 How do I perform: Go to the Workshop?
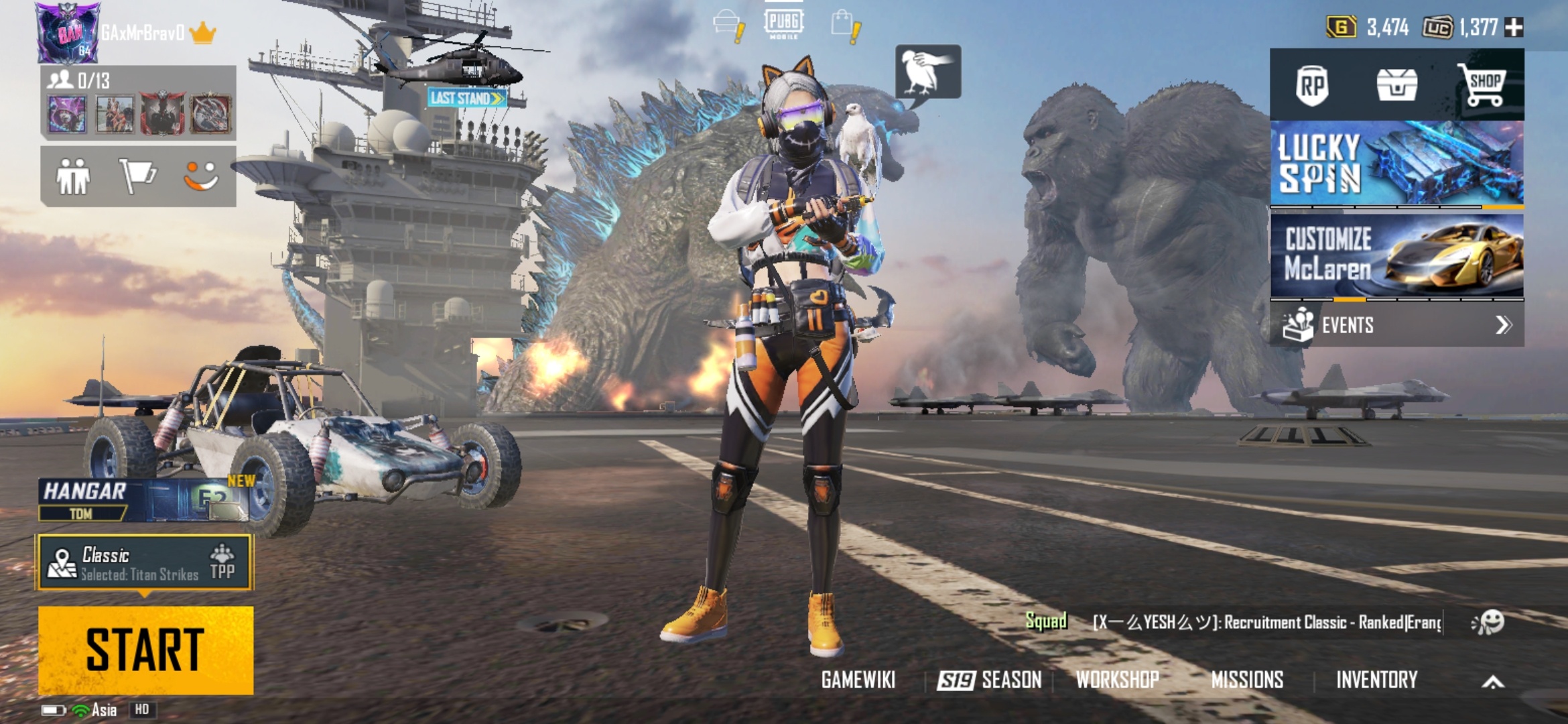click(1117, 680)
